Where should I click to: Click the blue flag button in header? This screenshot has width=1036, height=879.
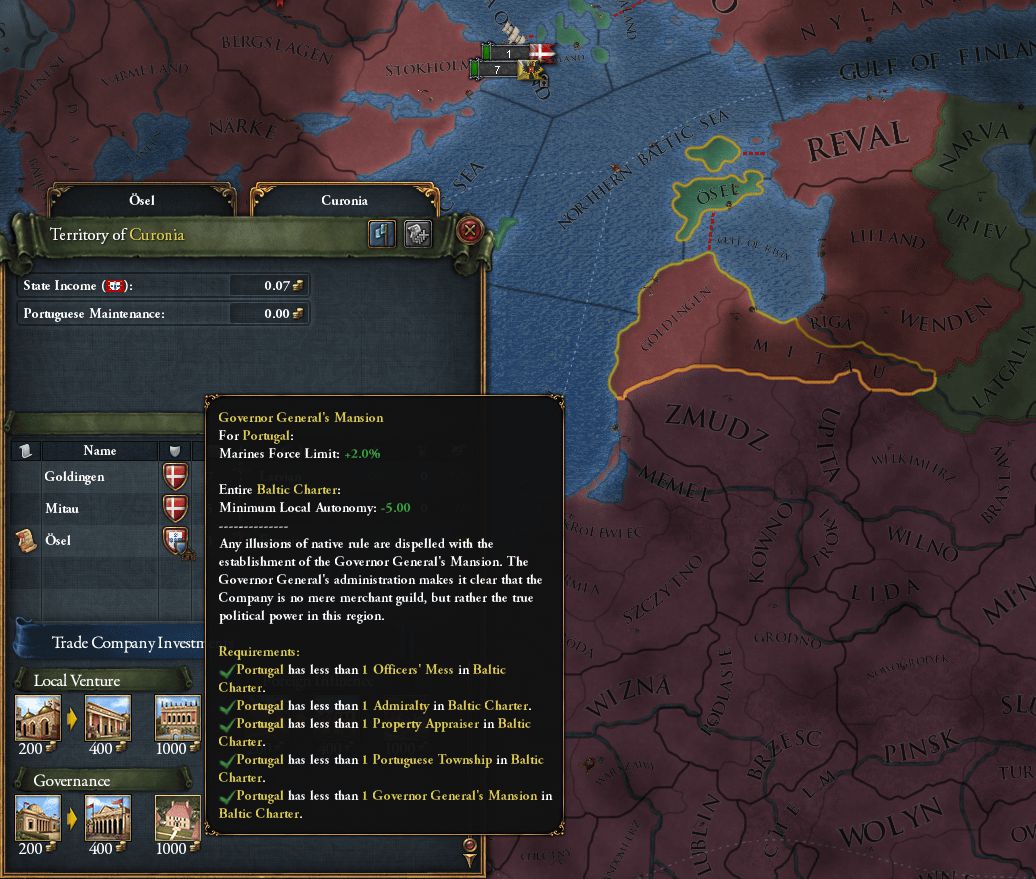click(382, 234)
